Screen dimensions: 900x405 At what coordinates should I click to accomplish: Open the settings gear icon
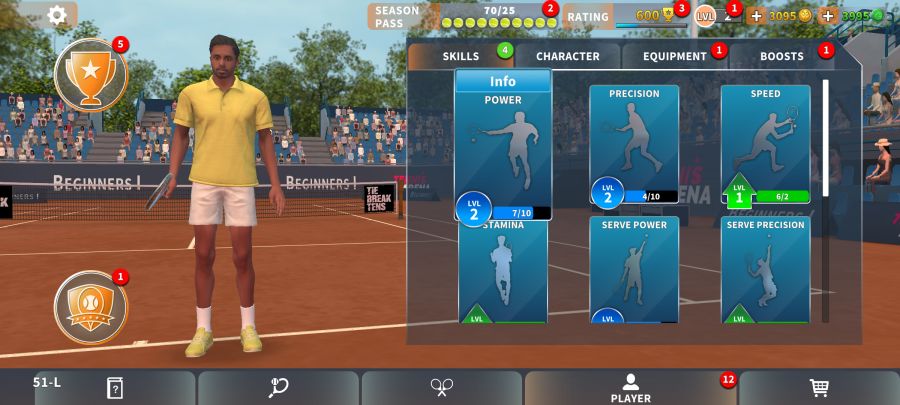pos(57,15)
